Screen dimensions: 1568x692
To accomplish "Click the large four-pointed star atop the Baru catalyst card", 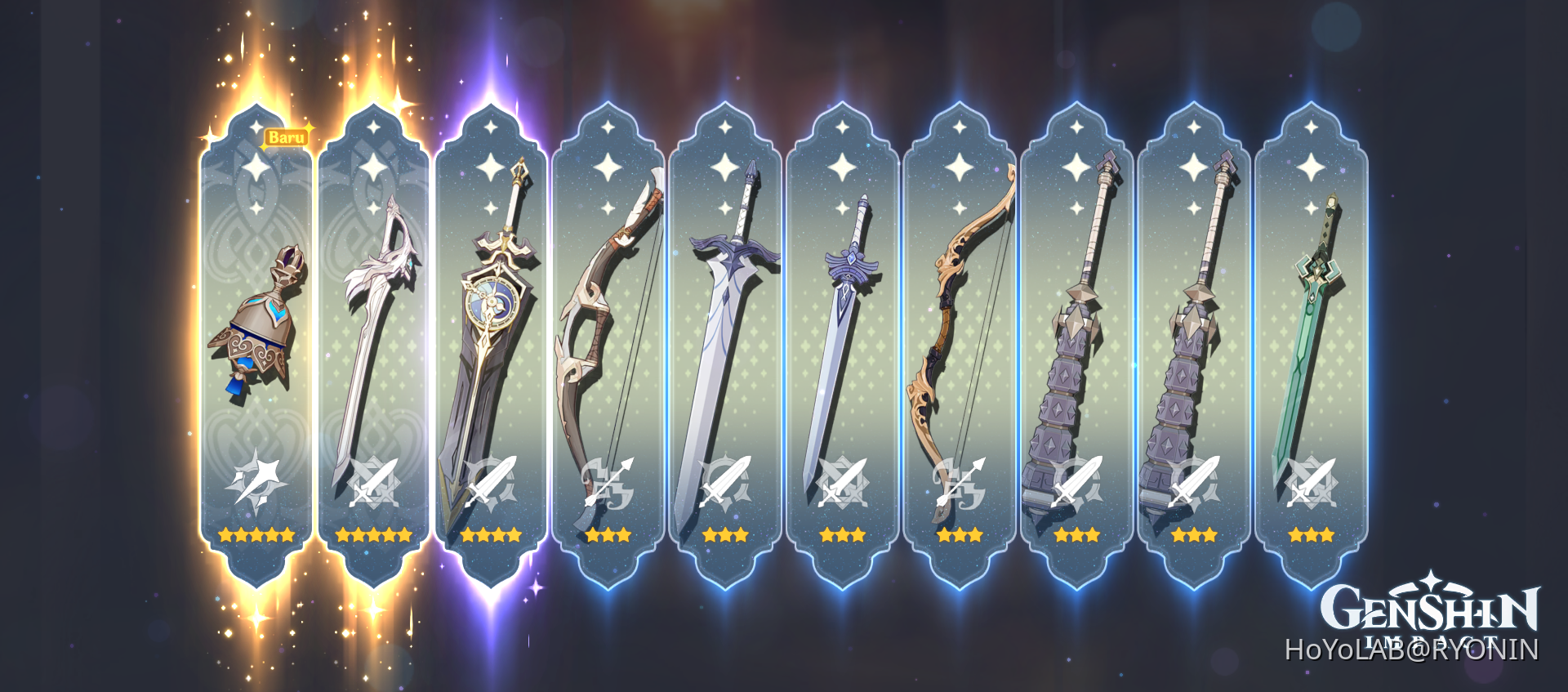I will click(256, 167).
